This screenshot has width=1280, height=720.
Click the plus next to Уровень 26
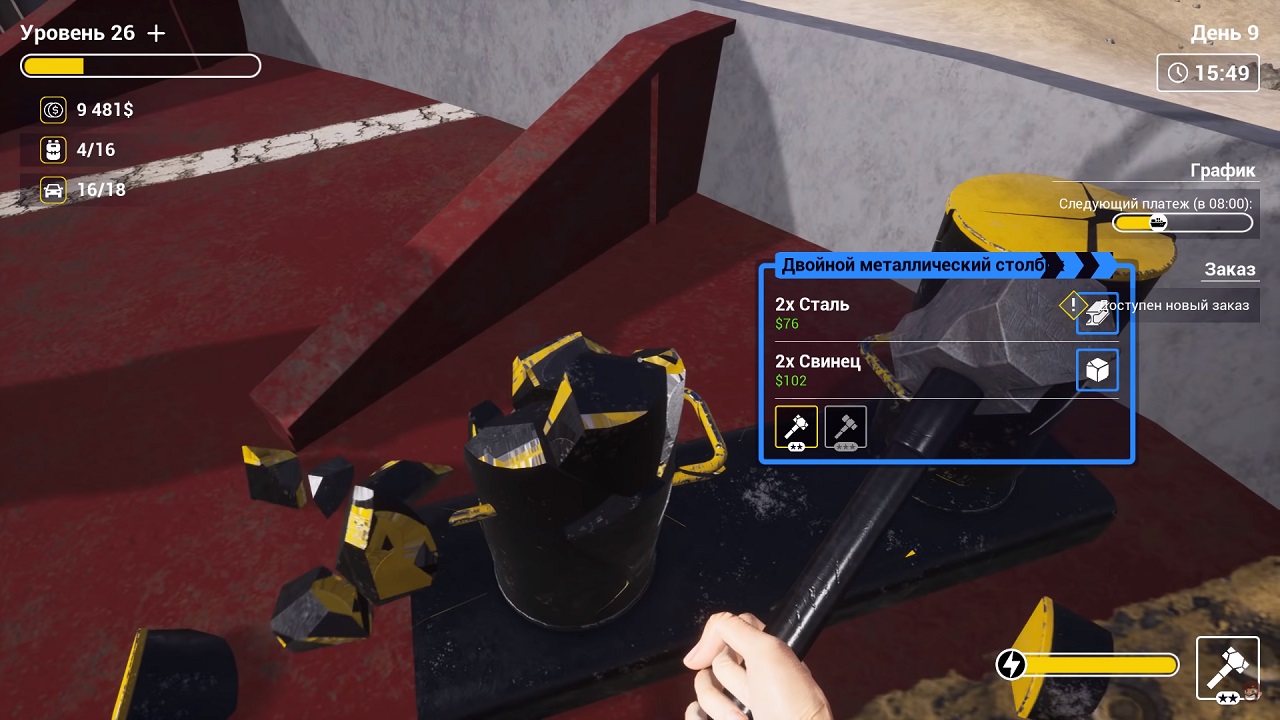click(156, 33)
